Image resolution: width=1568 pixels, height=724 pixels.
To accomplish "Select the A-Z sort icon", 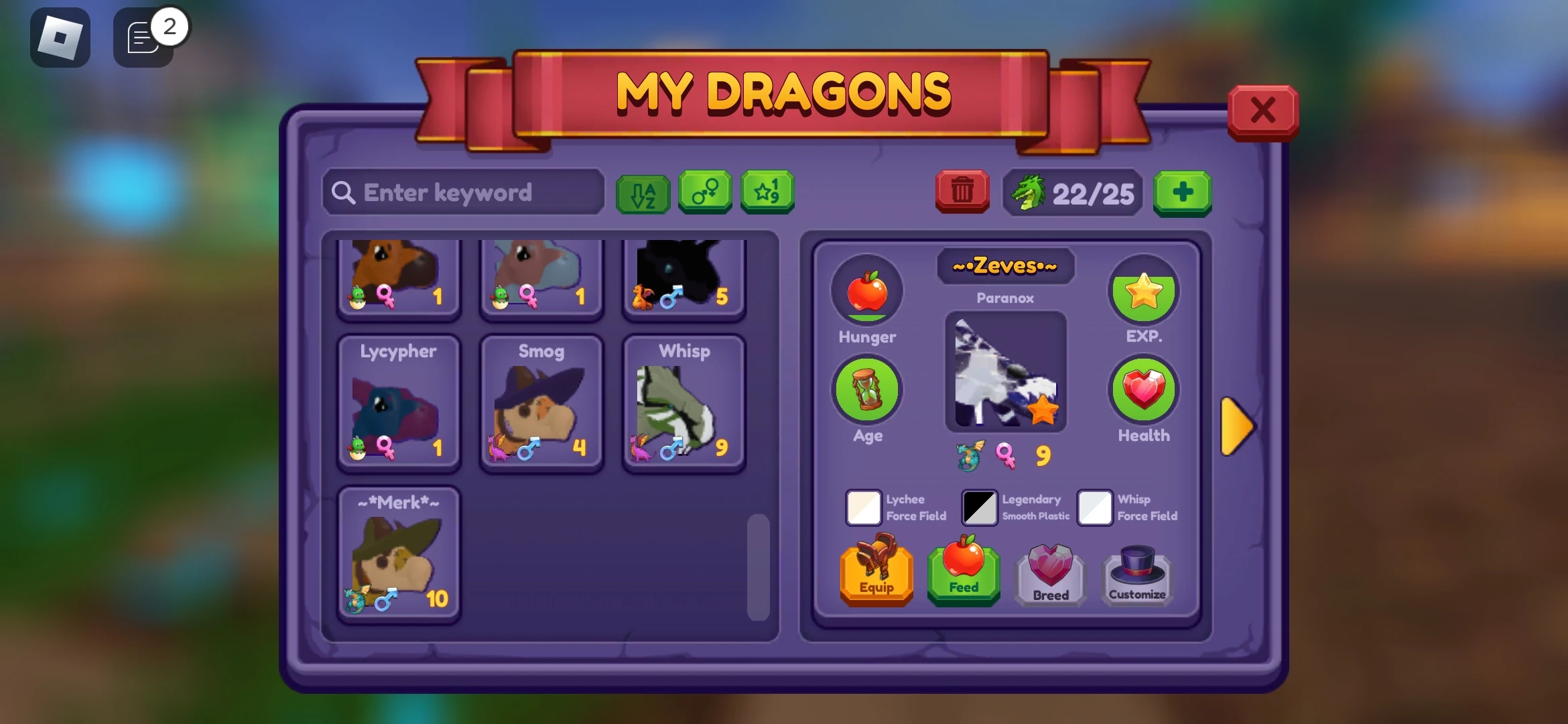I will [x=642, y=194].
